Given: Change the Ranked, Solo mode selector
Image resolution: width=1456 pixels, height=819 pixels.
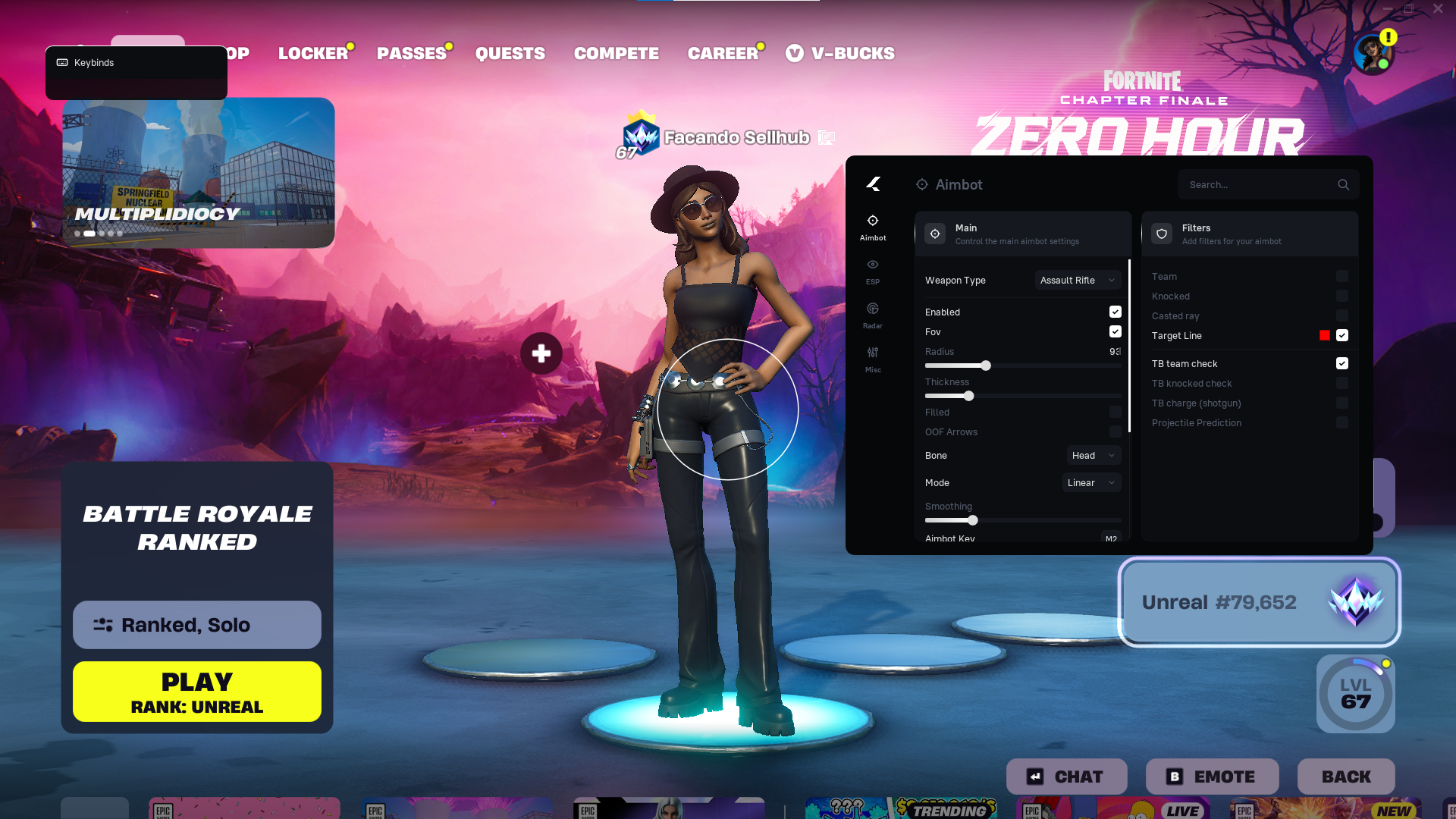Looking at the screenshot, I should coord(197,625).
